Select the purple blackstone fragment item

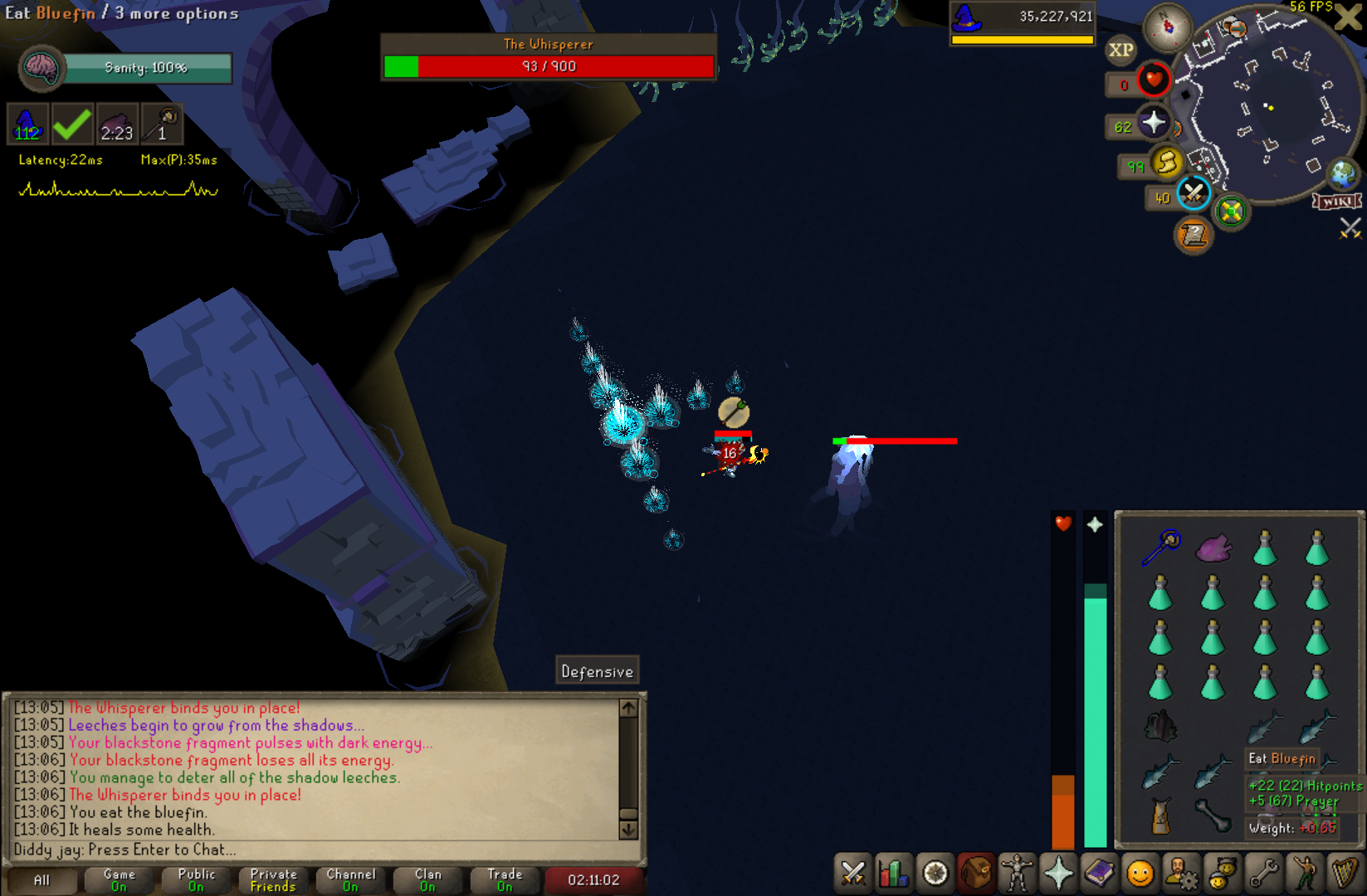click(1213, 548)
